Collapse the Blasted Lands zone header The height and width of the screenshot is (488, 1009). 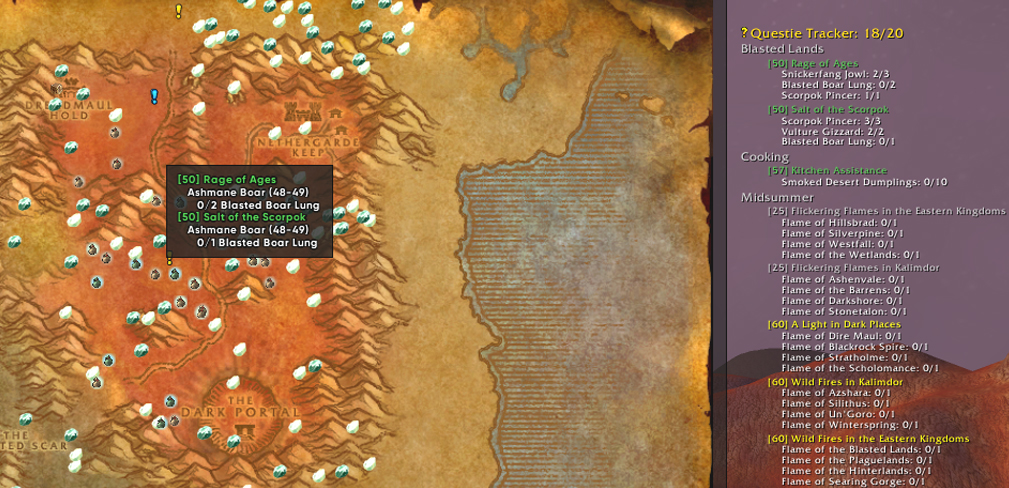(782, 48)
